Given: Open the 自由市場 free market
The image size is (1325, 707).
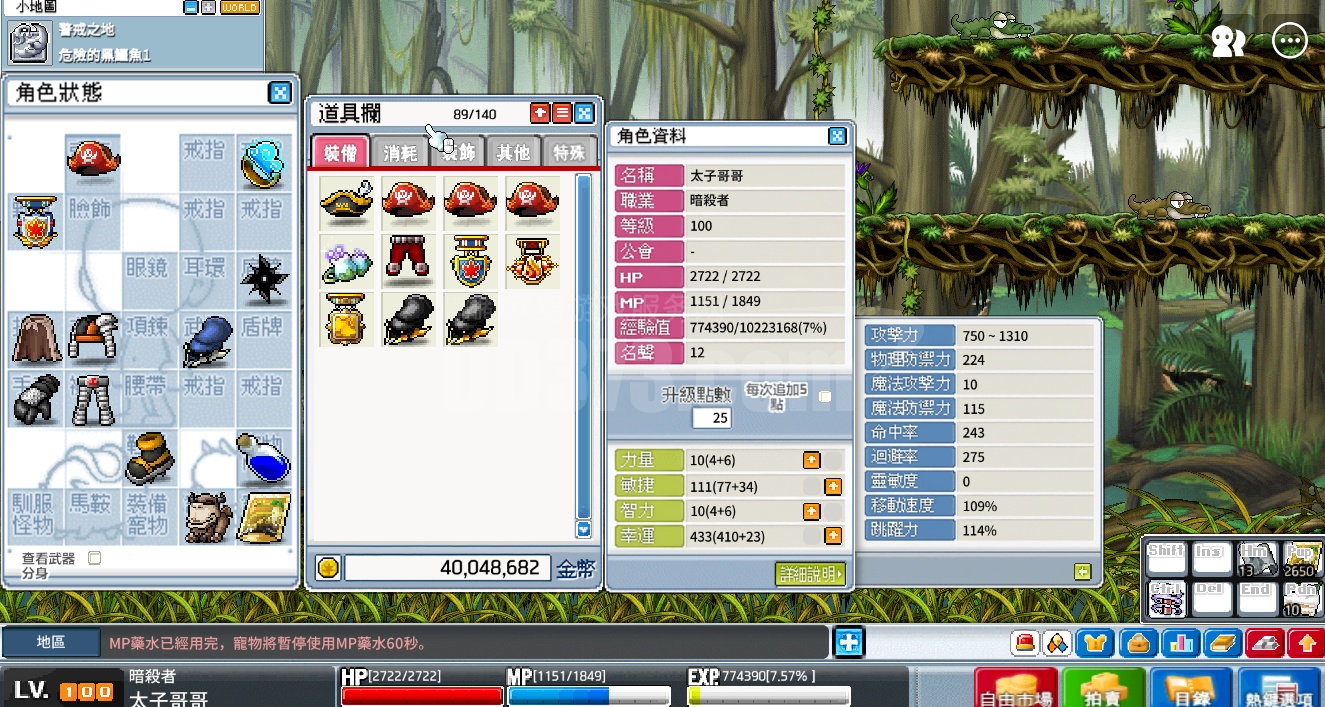Looking at the screenshot, I should click(1015, 689).
